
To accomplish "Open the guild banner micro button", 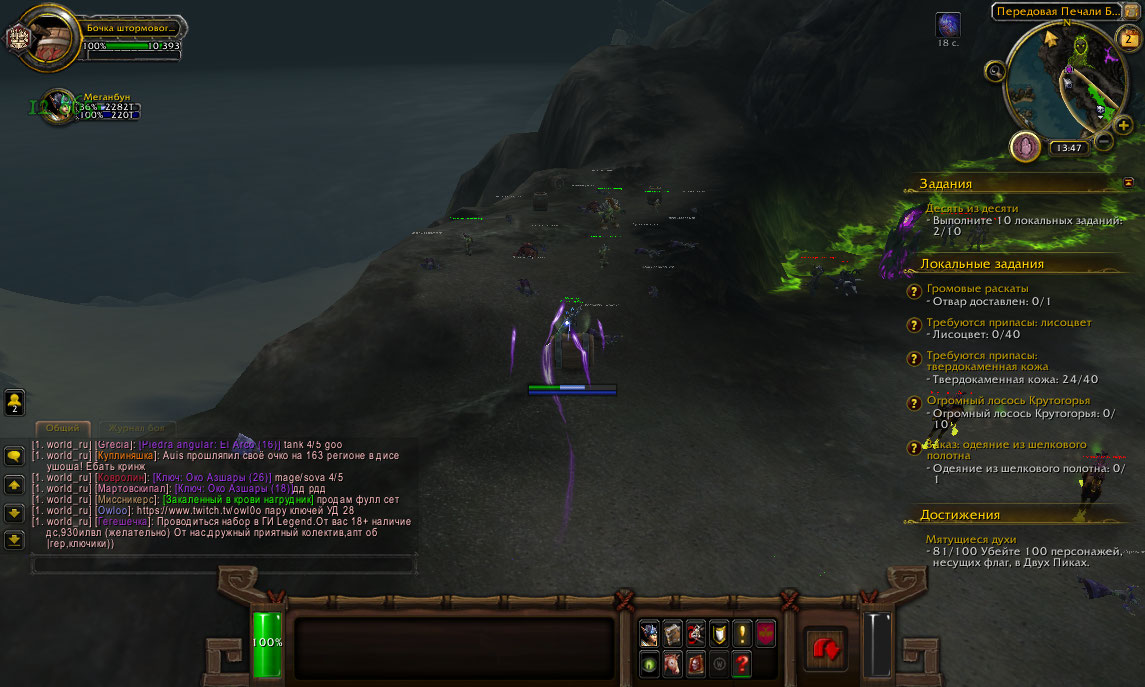I will tap(765, 633).
